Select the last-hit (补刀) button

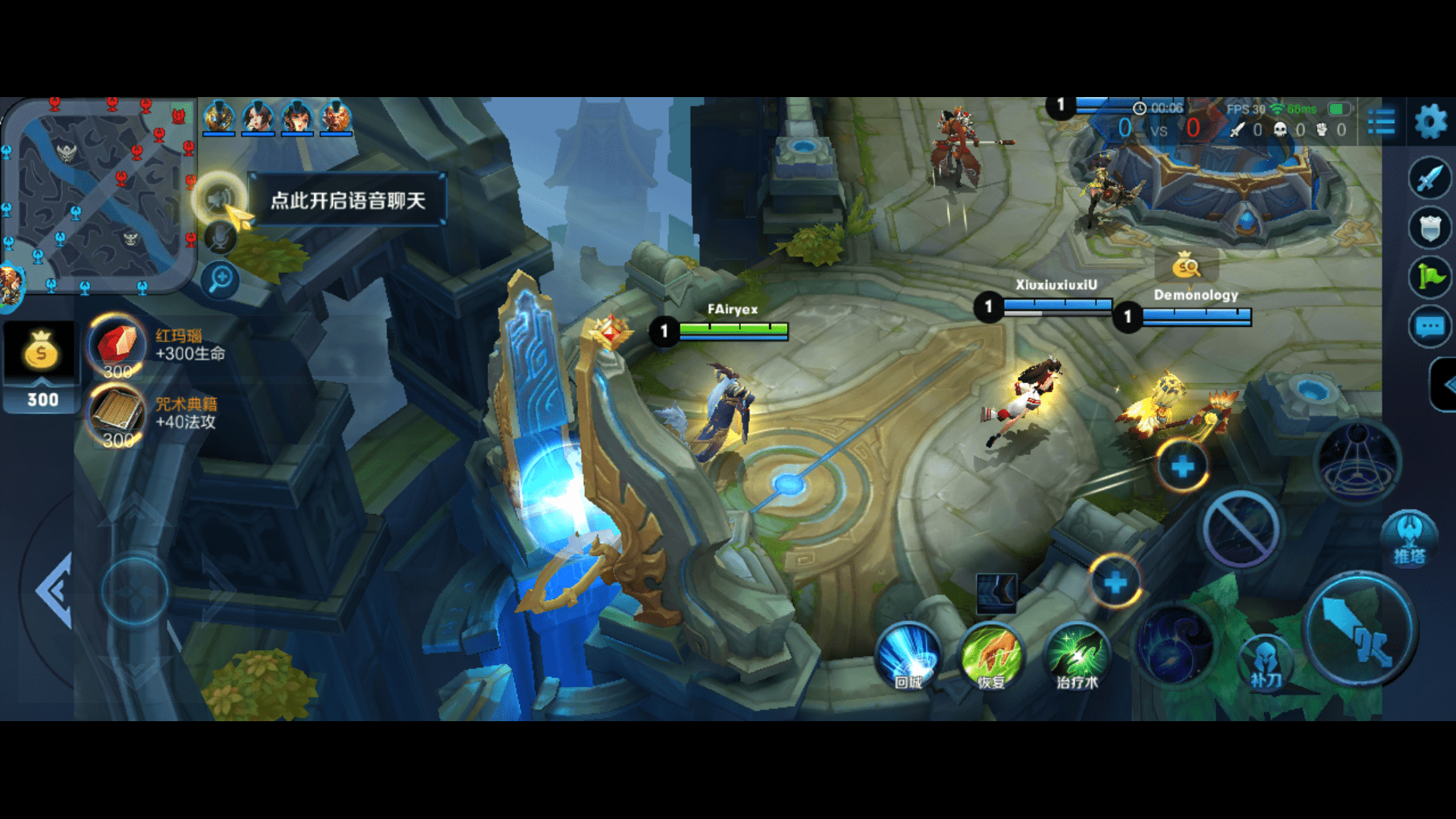(1265, 661)
